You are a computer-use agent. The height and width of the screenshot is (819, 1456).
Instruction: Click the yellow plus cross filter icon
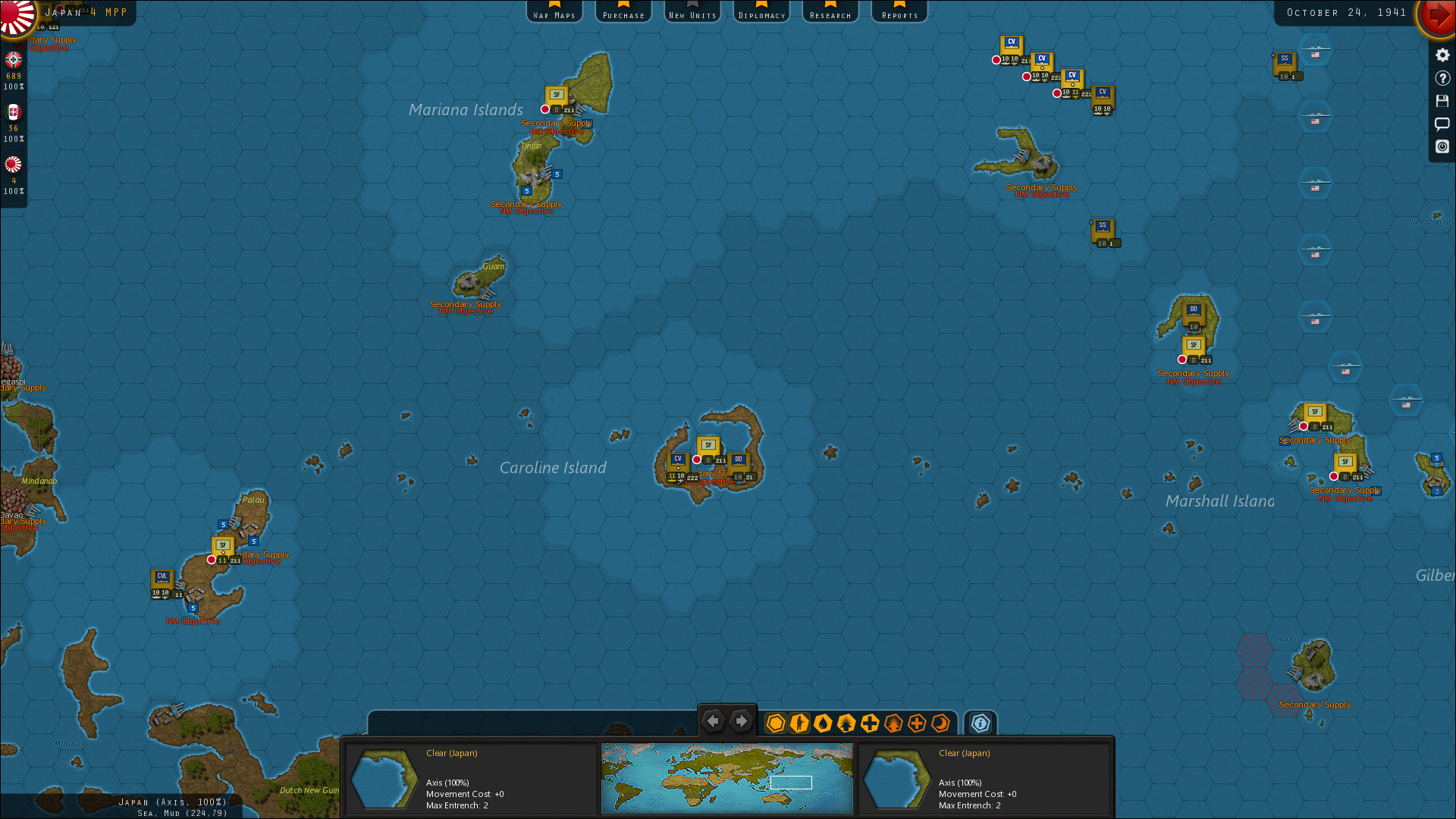[x=870, y=723]
